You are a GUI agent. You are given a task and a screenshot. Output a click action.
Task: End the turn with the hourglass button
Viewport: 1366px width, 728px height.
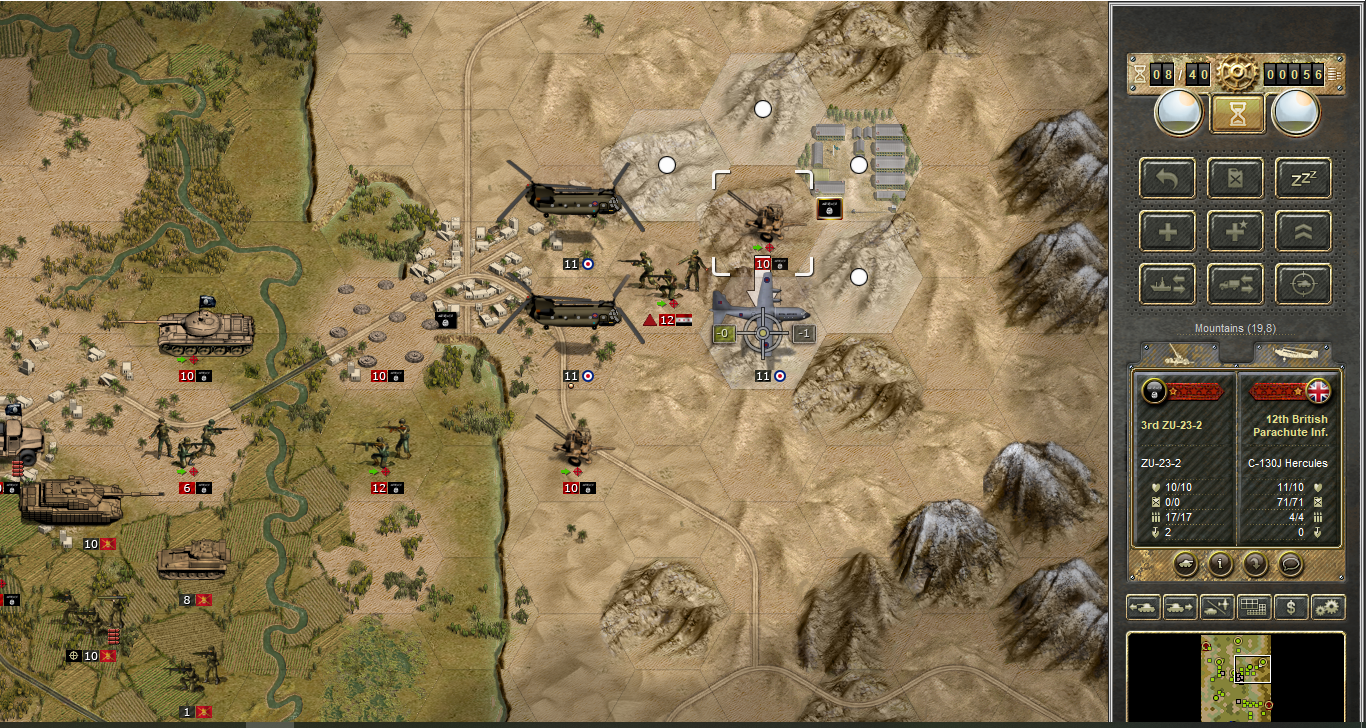[x=1237, y=114]
